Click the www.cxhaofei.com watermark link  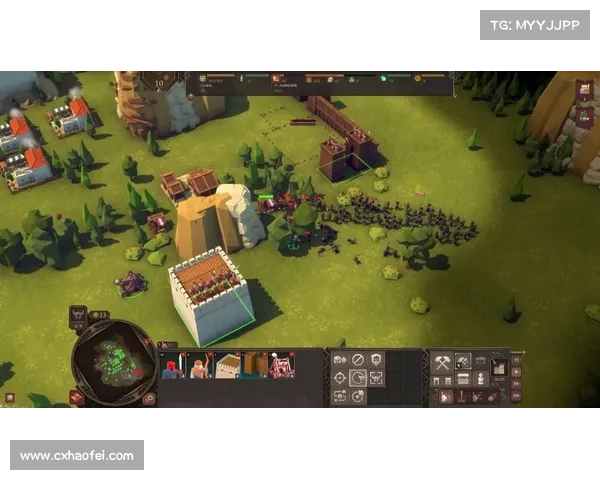tap(76, 456)
